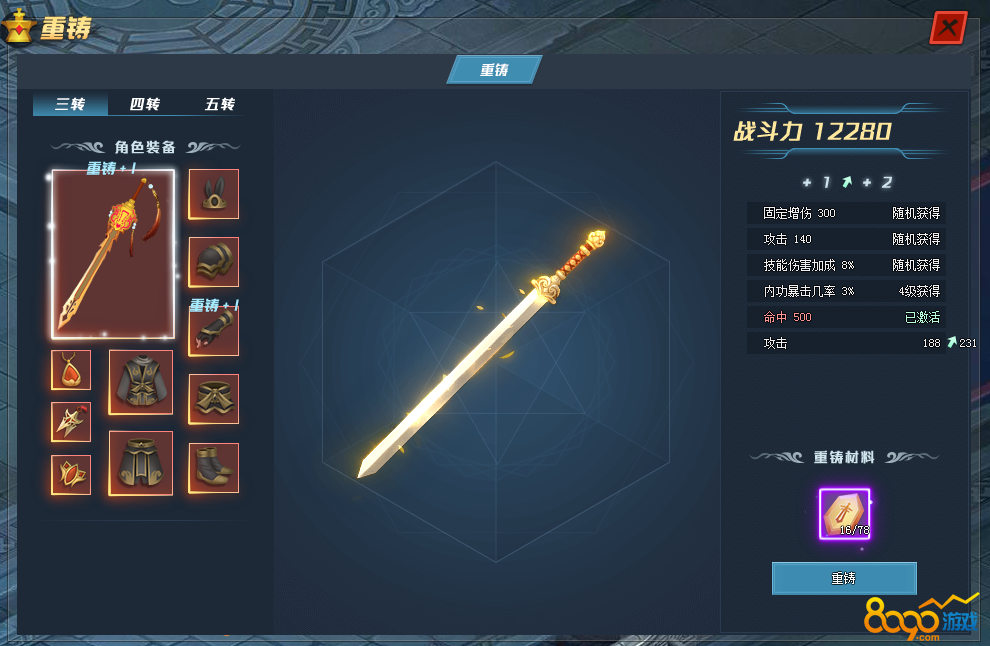Screen dimensions: 990x646
Task: Switch to the 五转 tab
Action: [220, 104]
